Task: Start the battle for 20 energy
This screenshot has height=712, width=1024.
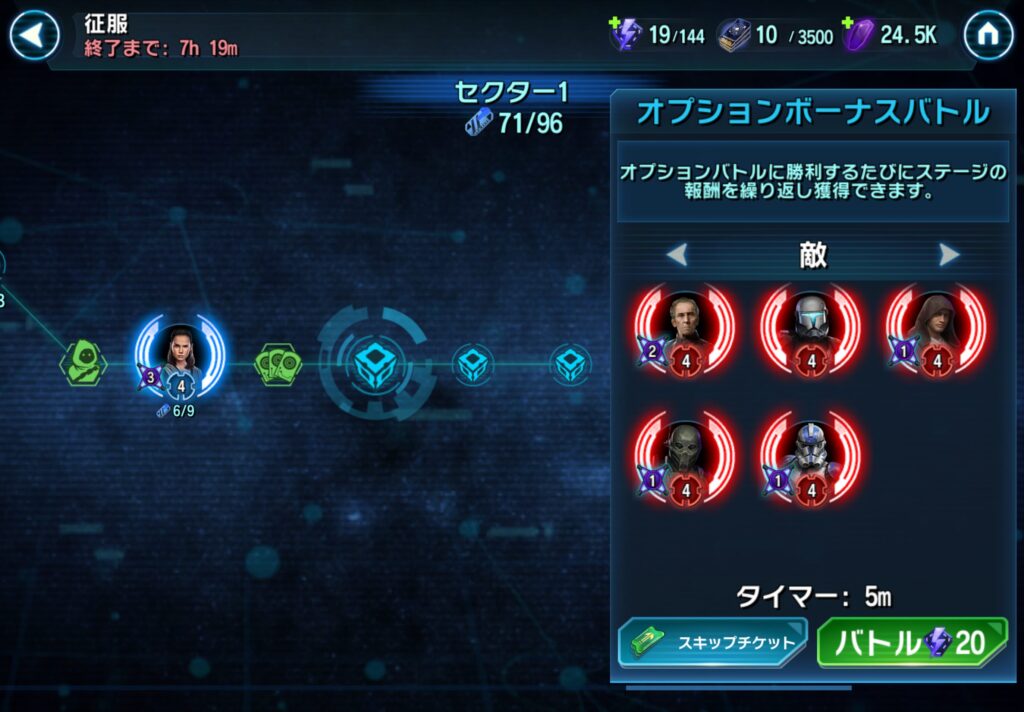Action: coord(912,643)
